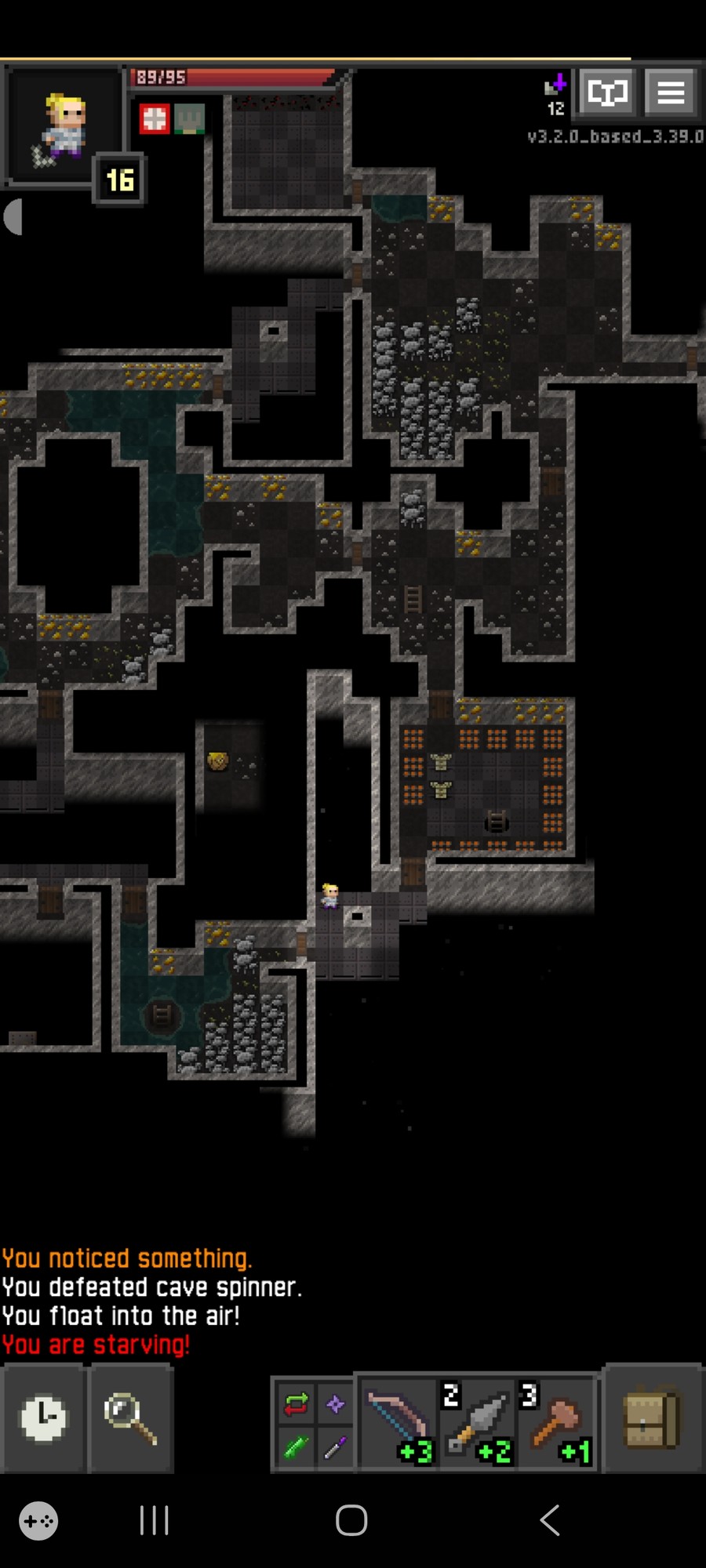This screenshot has width=706, height=1568.
Task: Select the +3 bow quickslot
Action: tap(398, 1421)
